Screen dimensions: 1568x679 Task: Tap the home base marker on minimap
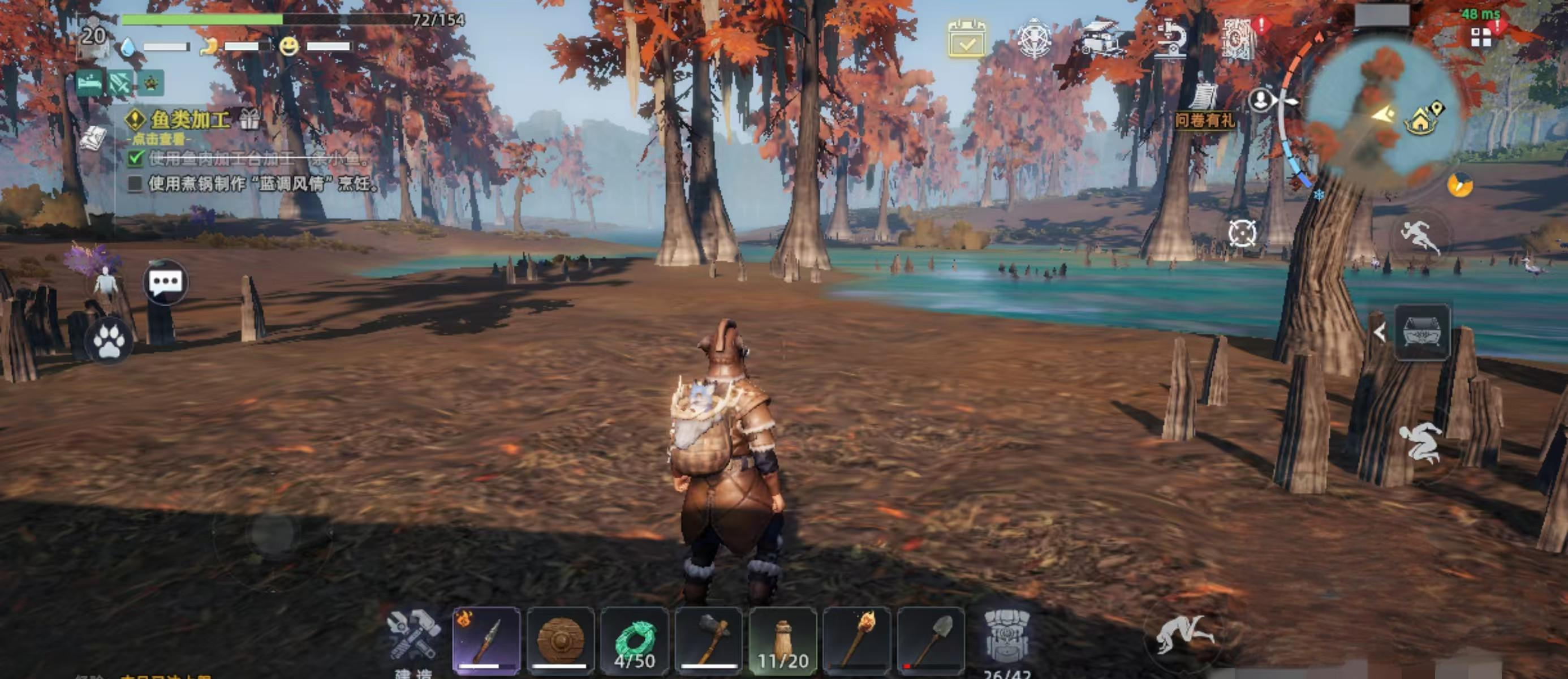point(1421,121)
